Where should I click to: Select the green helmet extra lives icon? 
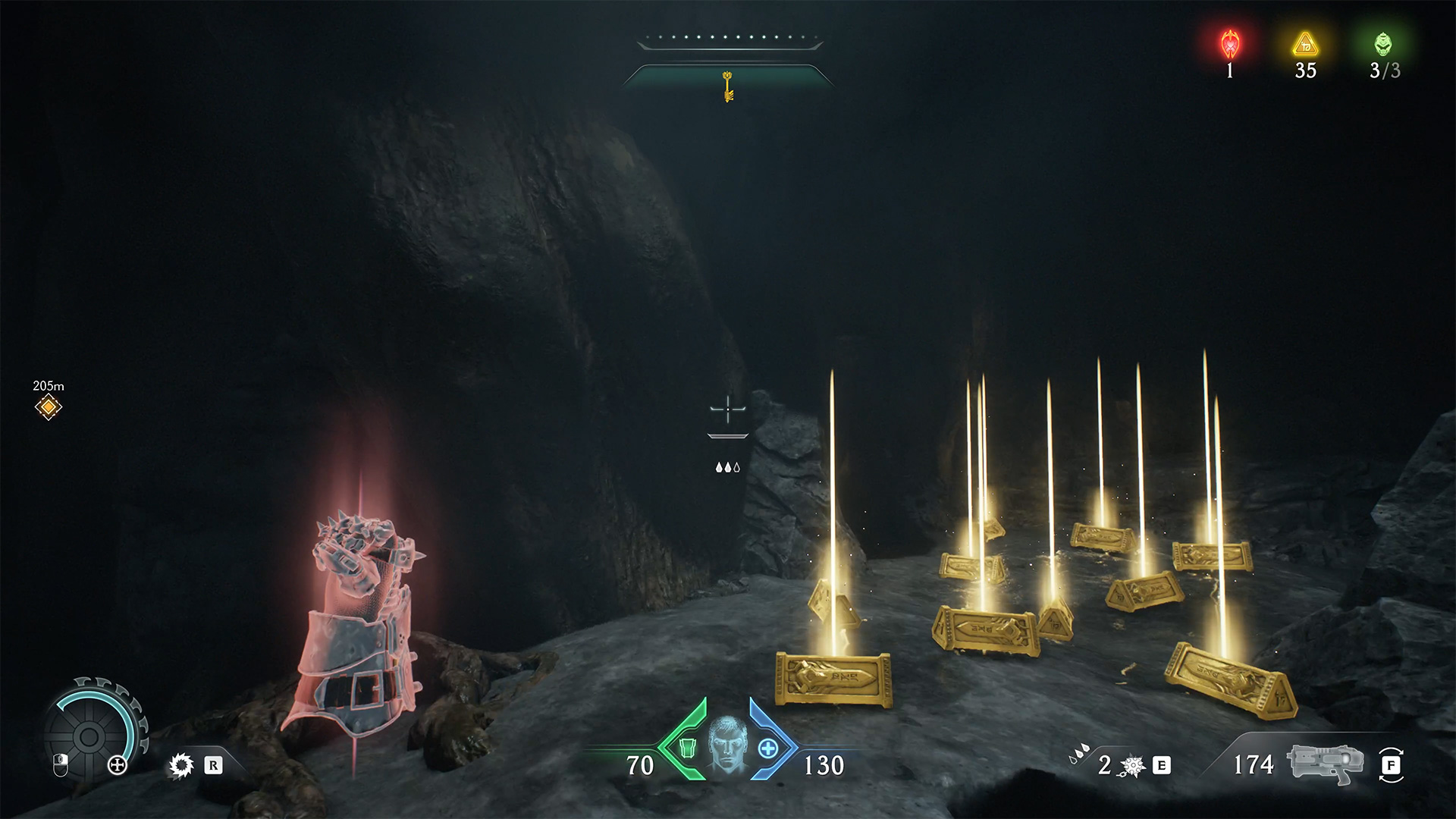(1383, 44)
